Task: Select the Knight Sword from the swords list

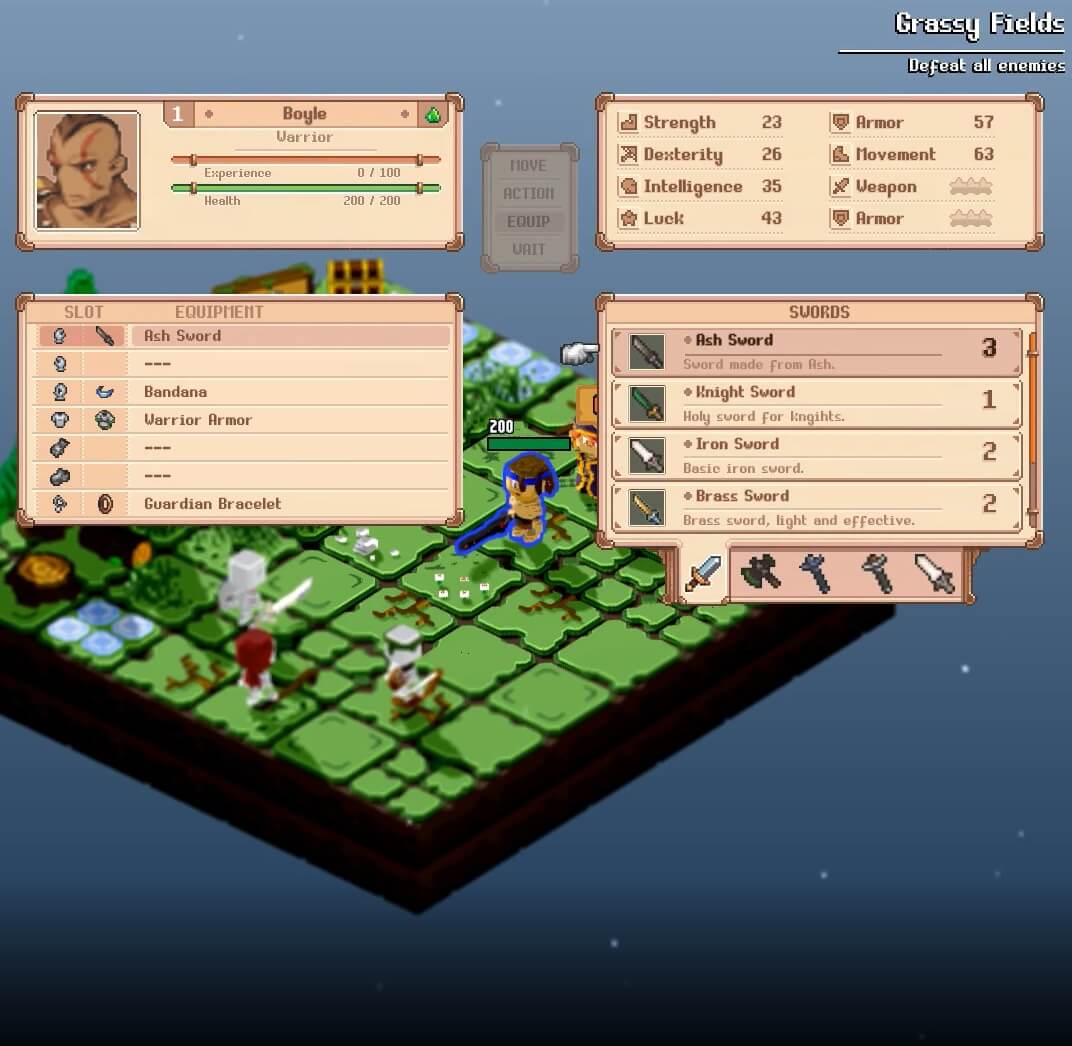Action: [816, 403]
